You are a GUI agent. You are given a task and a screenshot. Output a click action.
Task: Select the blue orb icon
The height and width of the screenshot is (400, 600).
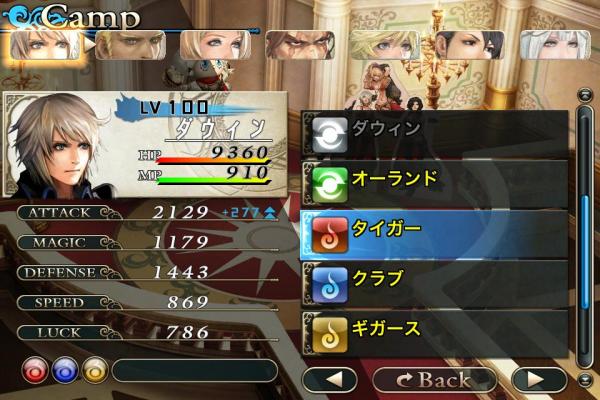pyautogui.click(x=64, y=368)
